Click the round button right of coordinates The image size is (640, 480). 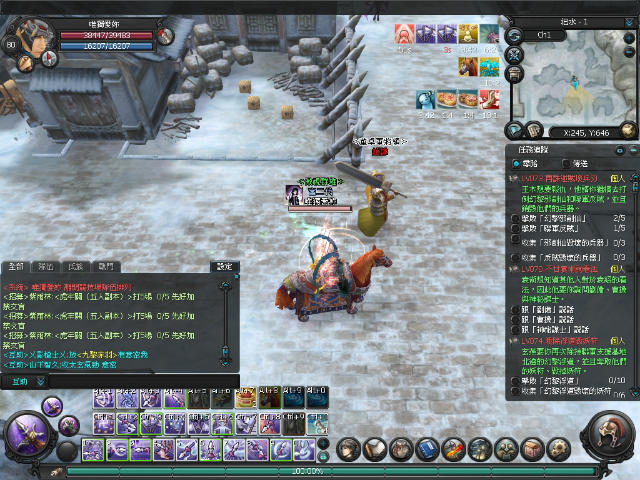(x=628, y=130)
